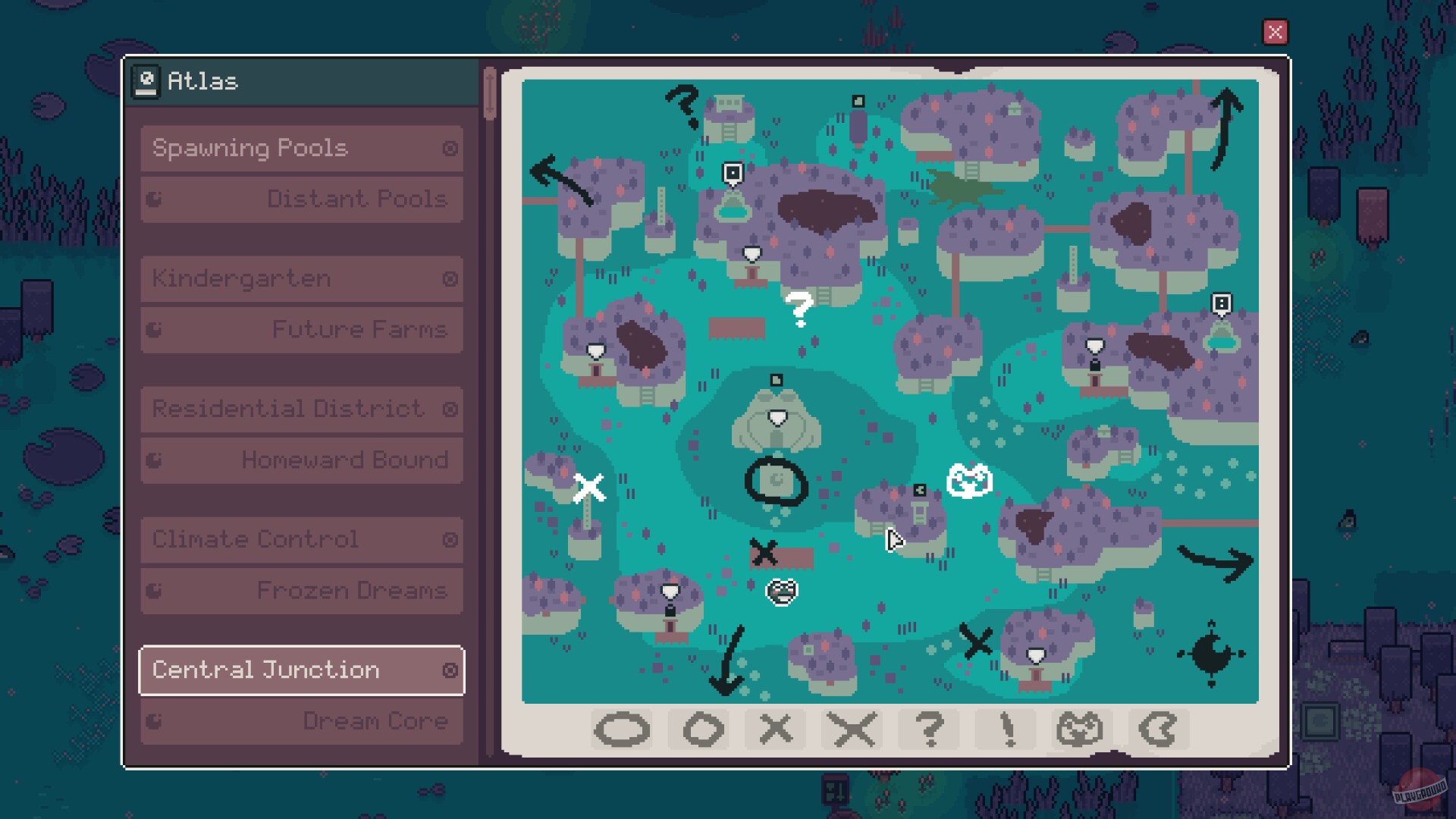Select the question mark stamp tool

coord(930,730)
